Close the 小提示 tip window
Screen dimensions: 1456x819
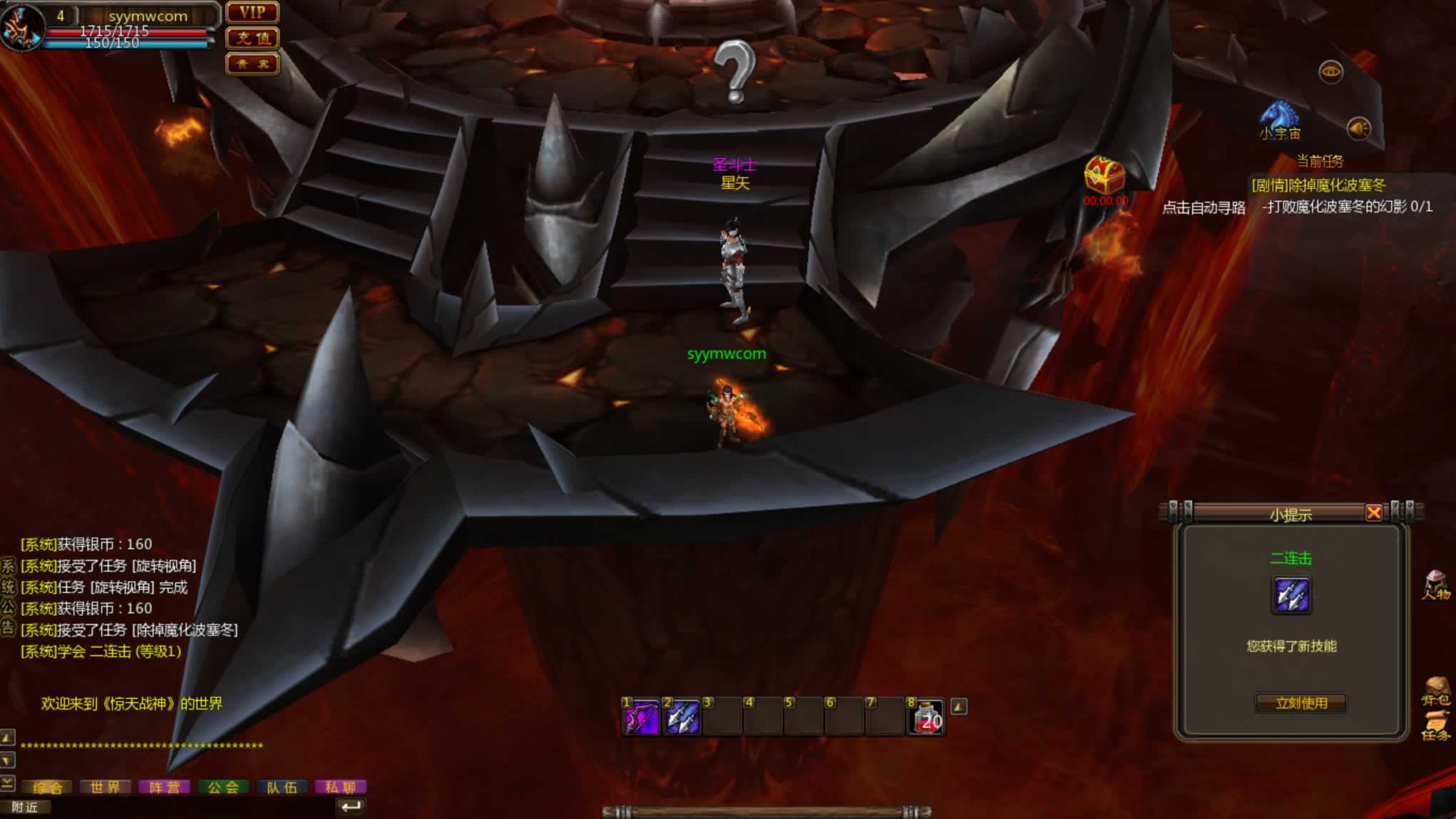[1373, 512]
